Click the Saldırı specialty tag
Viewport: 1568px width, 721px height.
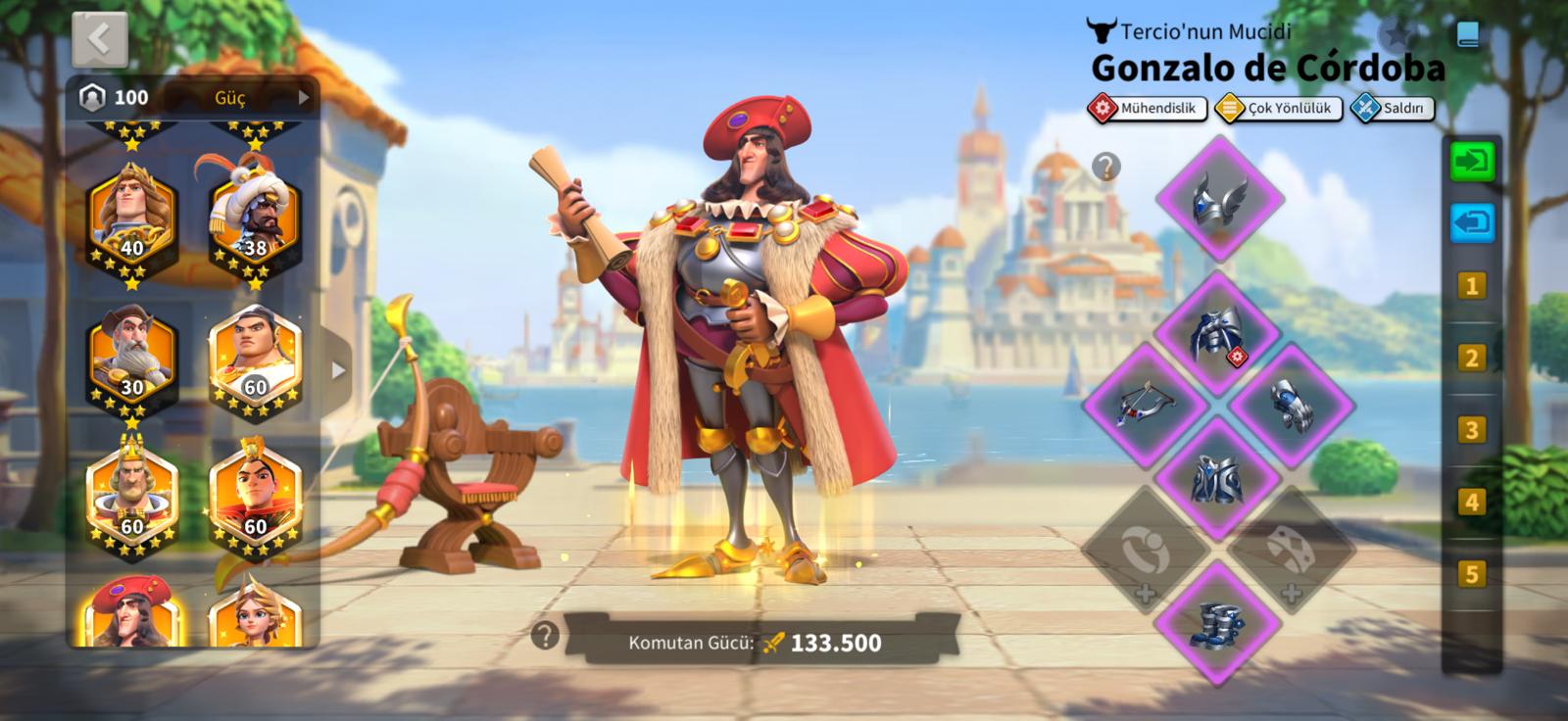click(x=1393, y=108)
